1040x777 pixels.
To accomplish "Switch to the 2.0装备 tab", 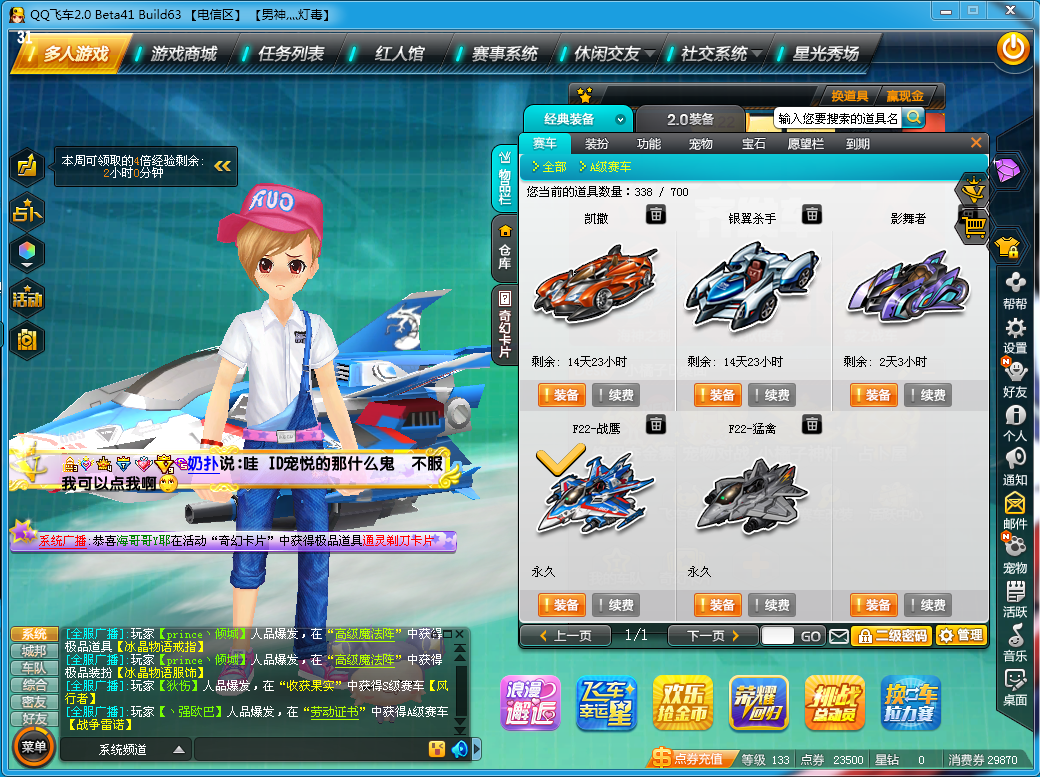I will tap(690, 119).
